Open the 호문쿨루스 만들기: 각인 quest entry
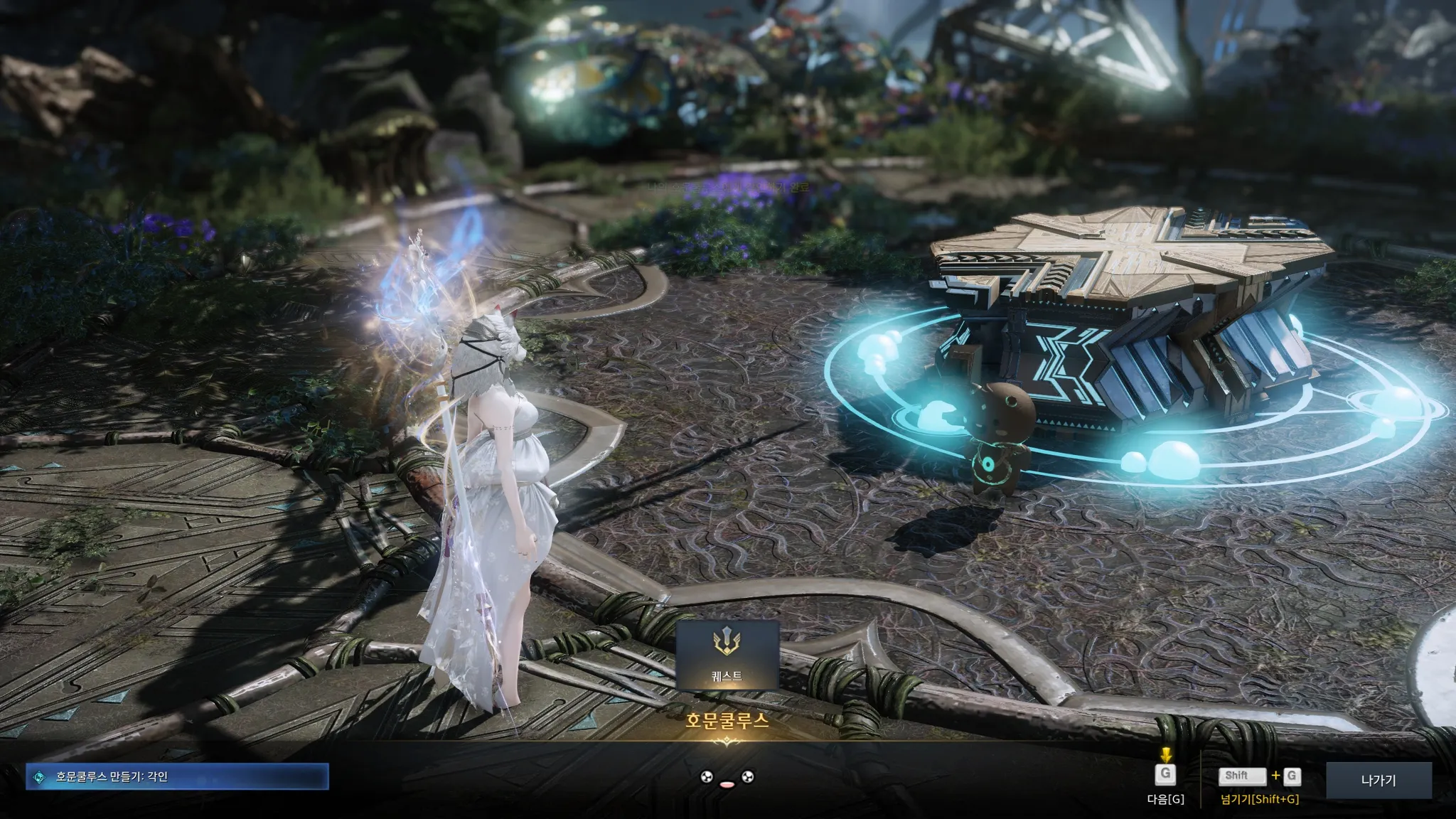The height and width of the screenshot is (819, 1456). (x=178, y=777)
